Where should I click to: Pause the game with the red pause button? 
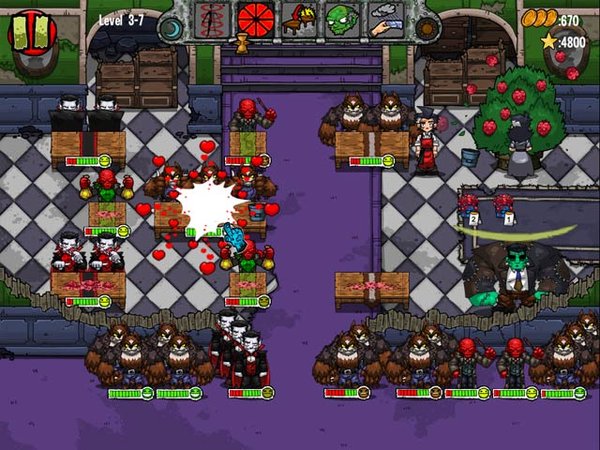click(x=32, y=29)
